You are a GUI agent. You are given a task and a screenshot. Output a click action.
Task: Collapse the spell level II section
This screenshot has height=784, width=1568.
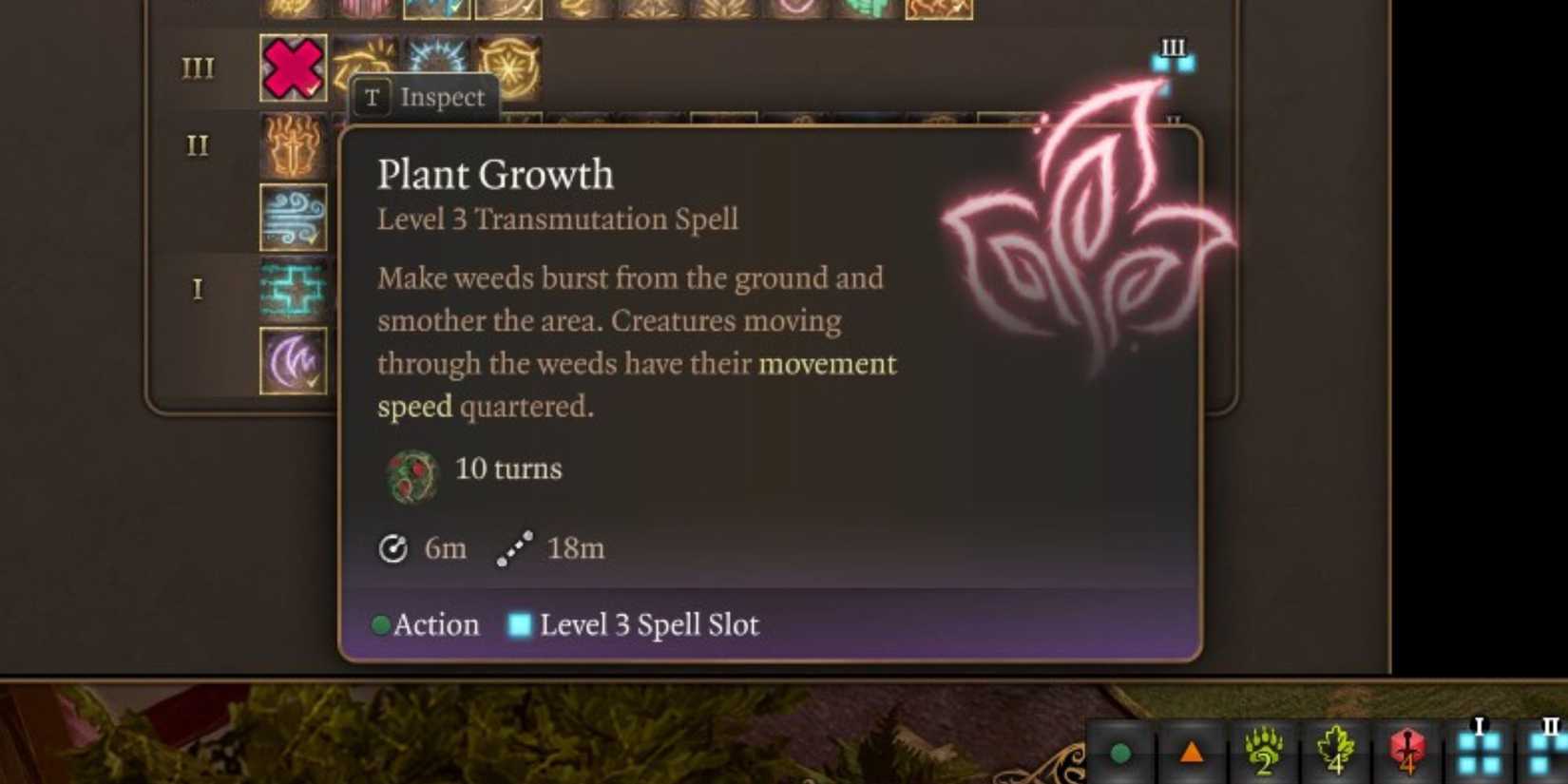click(x=197, y=144)
